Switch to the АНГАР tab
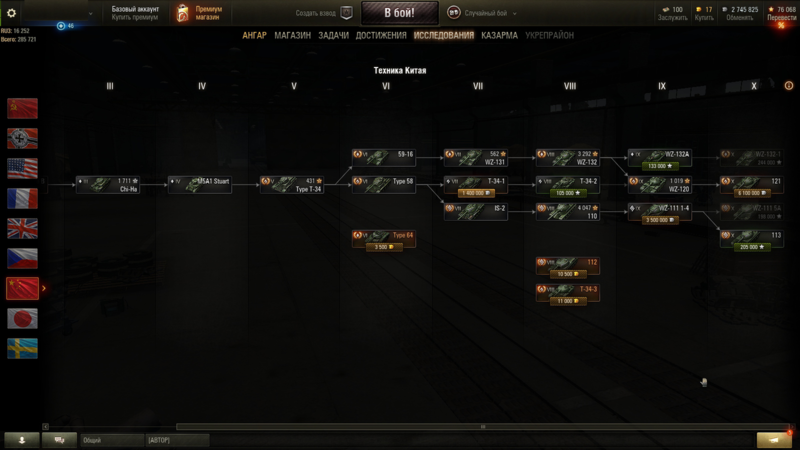800x450 pixels. 254,36
